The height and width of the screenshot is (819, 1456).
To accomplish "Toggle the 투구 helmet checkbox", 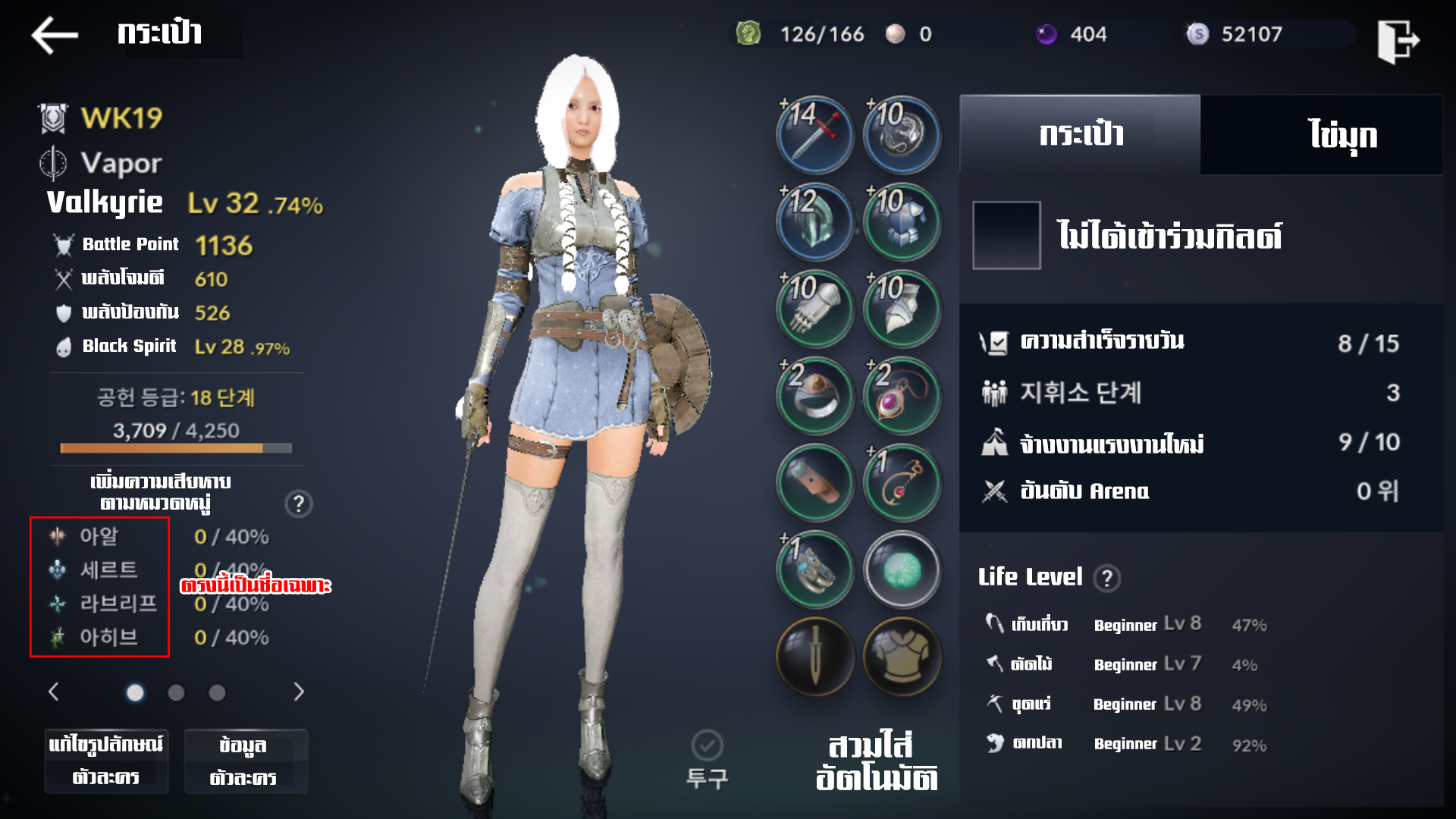I will (x=707, y=746).
